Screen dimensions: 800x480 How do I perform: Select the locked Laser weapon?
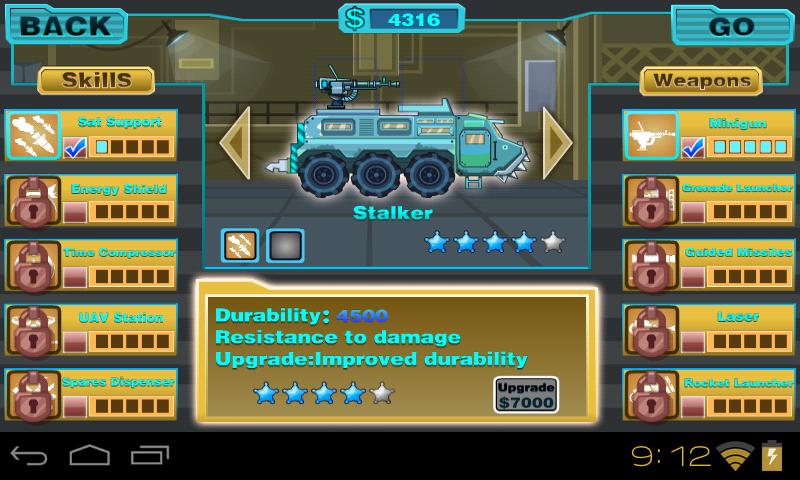click(x=650, y=330)
